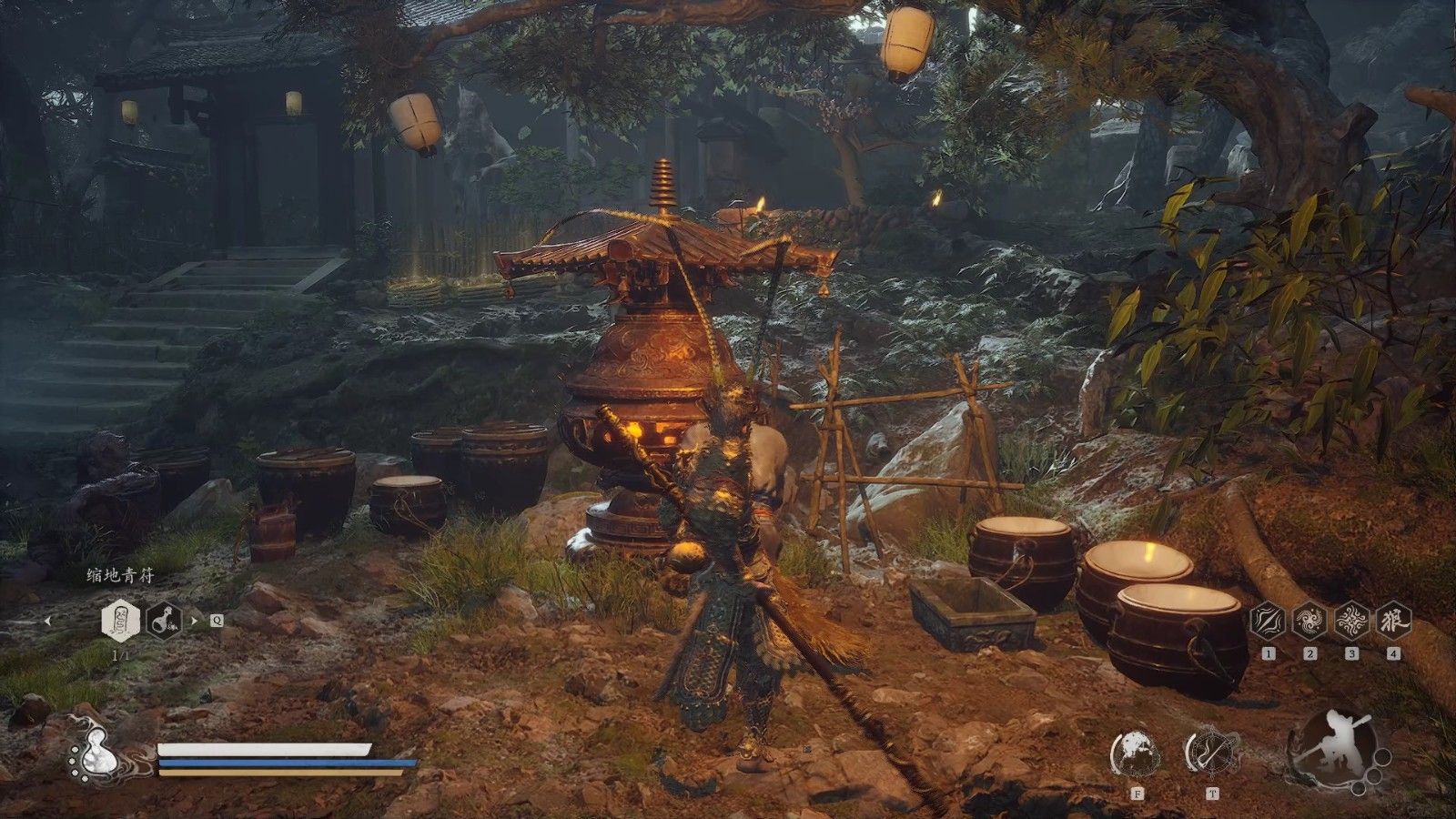Activate the staff spell in slot 1
The image size is (1456, 819).
(1268, 621)
